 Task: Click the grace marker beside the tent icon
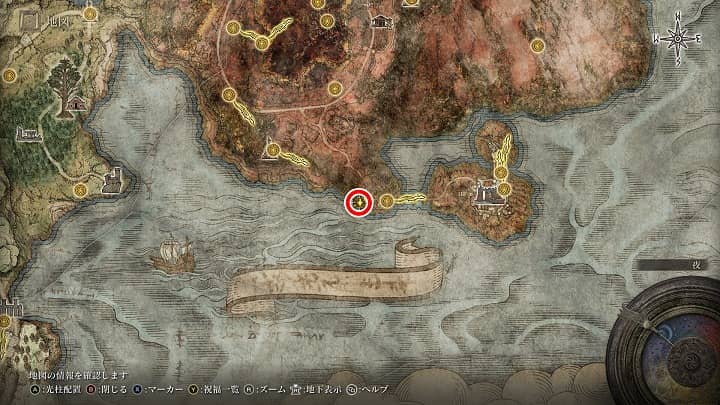272,148
